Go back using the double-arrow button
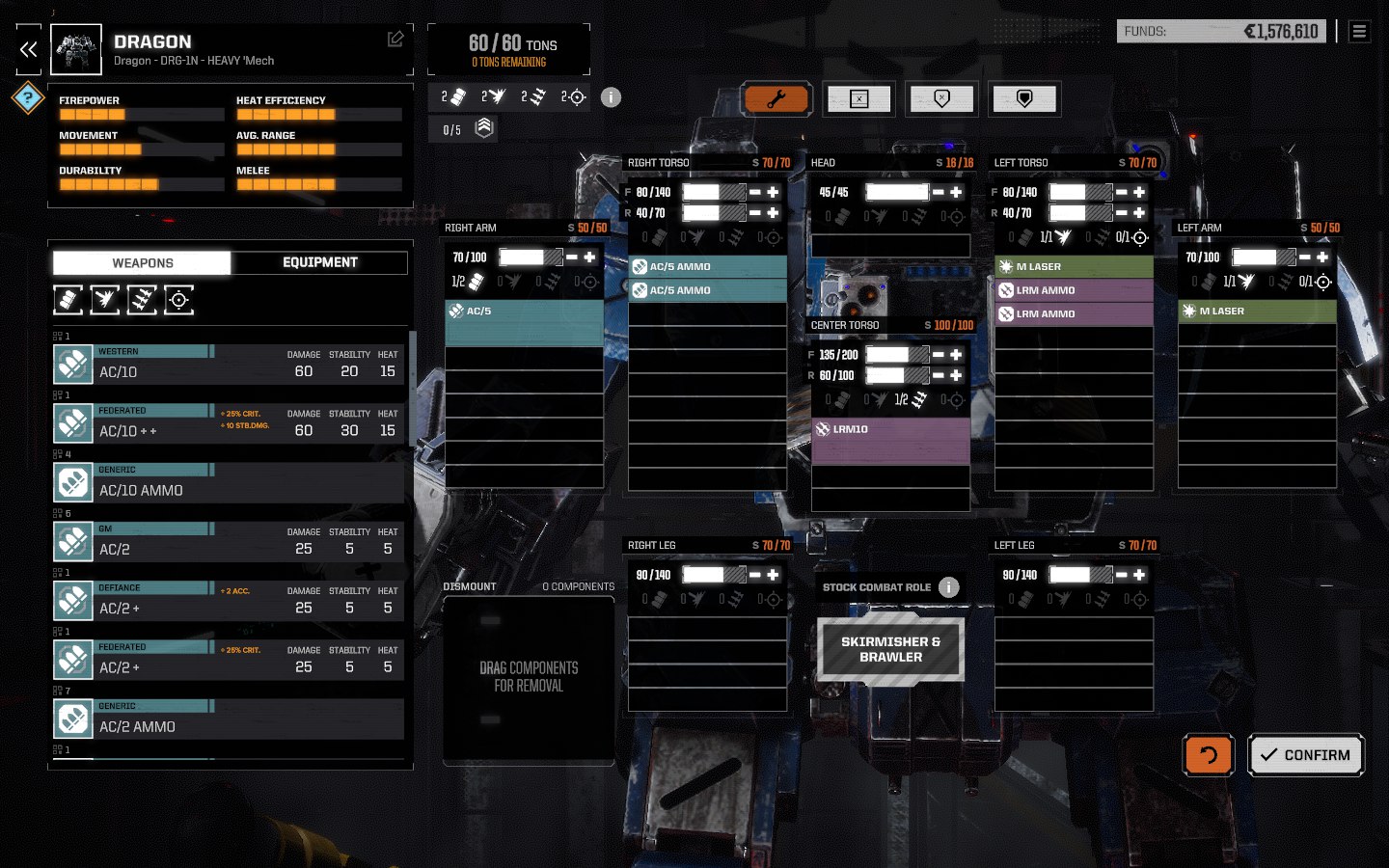The width and height of the screenshot is (1389, 868). pyautogui.click(x=29, y=50)
